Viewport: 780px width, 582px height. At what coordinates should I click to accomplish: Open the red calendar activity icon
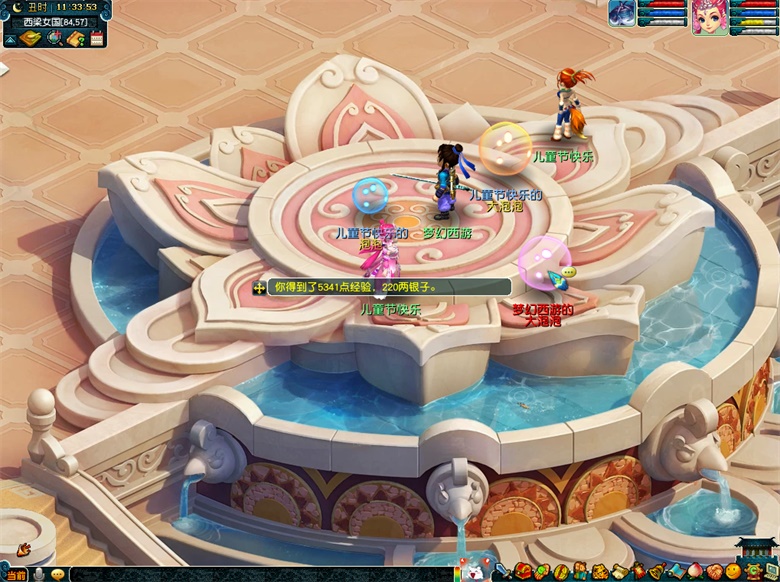coord(97,38)
